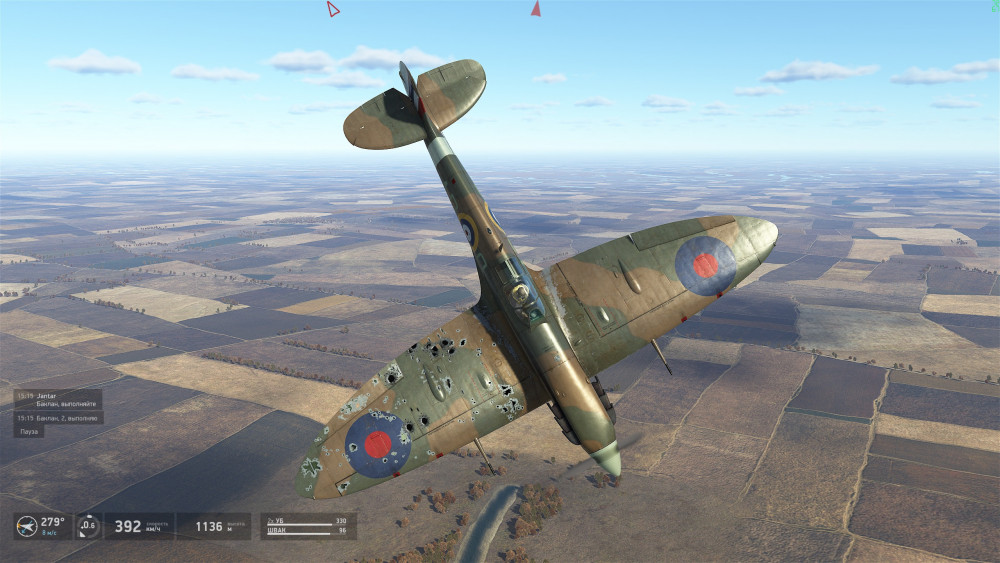
Task: Click the Jantar radio message in chat log
Action: coord(57,399)
